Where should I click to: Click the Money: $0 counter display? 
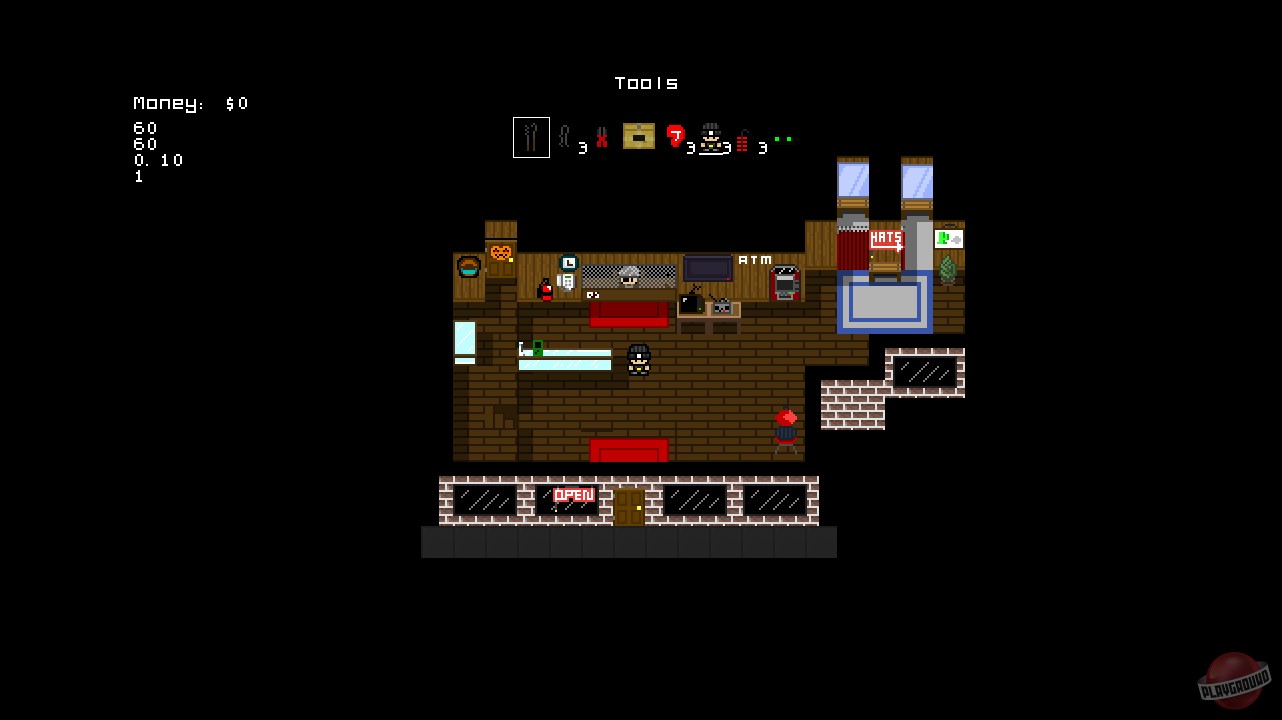coord(190,103)
